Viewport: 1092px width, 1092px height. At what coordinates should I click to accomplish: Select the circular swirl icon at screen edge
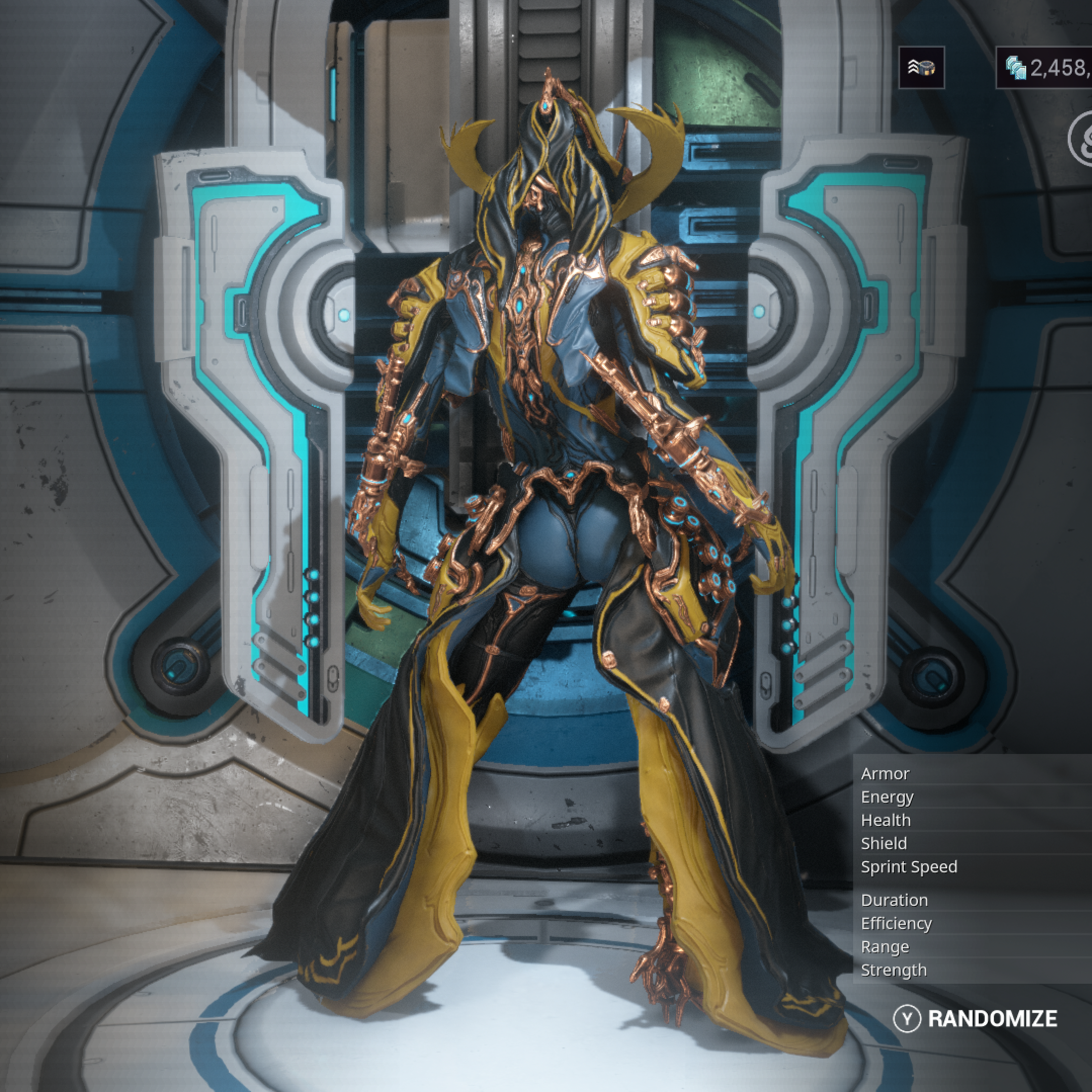point(1081,139)
